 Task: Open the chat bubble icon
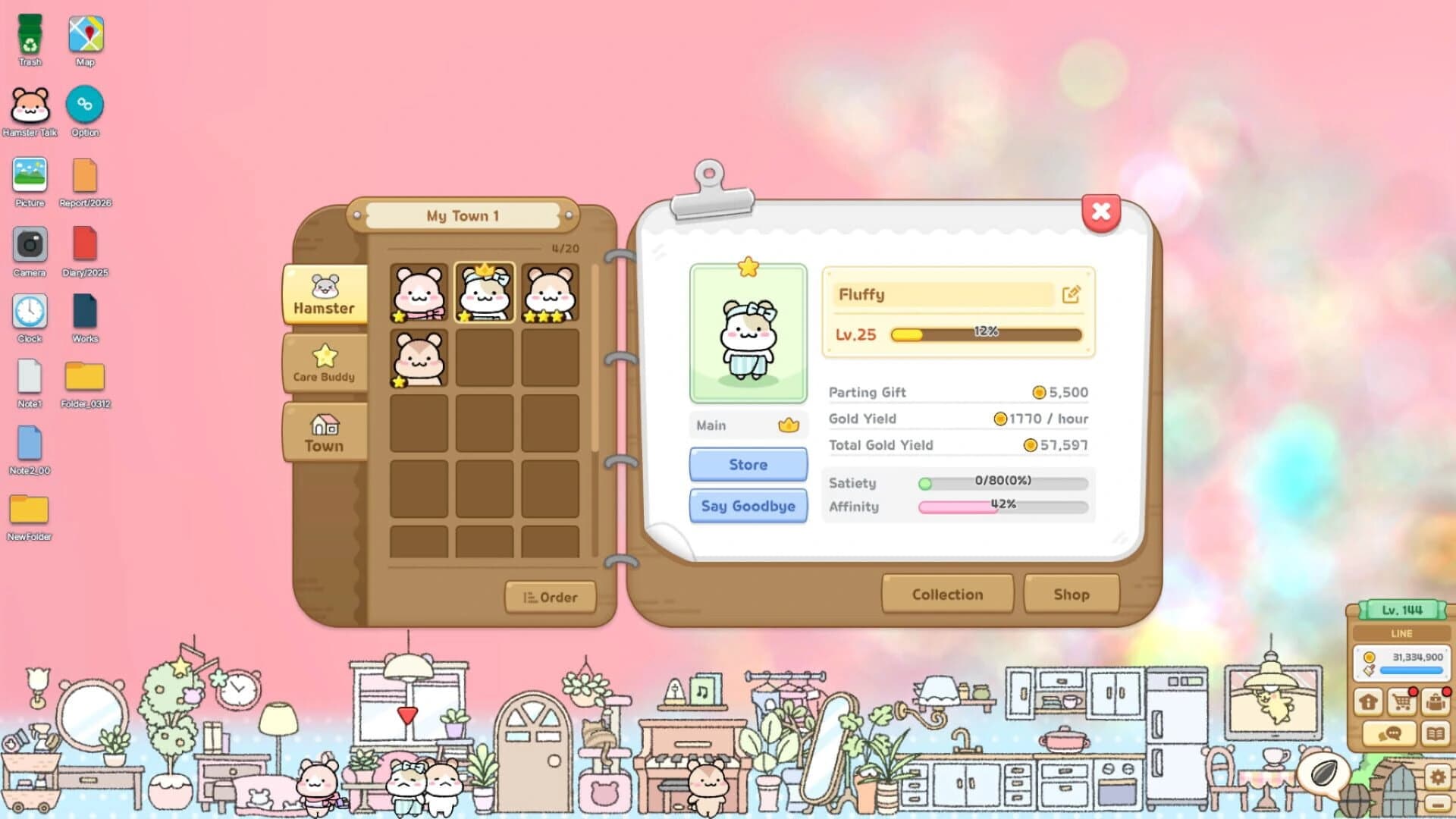[x=1390, y=733]
